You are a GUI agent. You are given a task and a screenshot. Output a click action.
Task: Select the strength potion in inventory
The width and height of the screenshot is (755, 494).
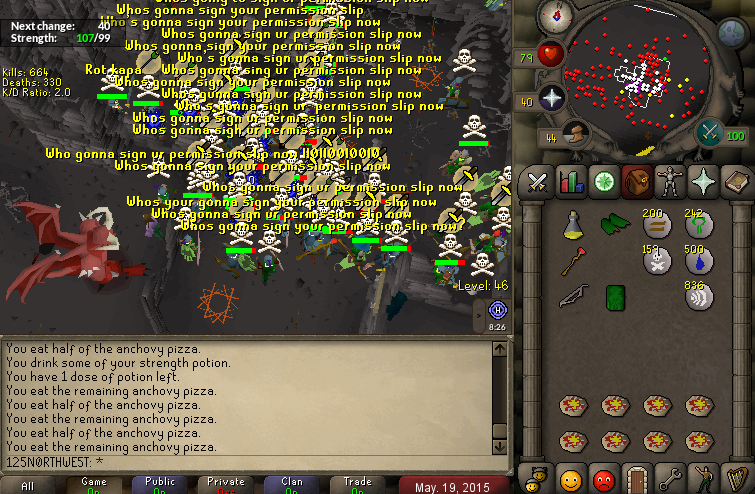click(572, 226)
